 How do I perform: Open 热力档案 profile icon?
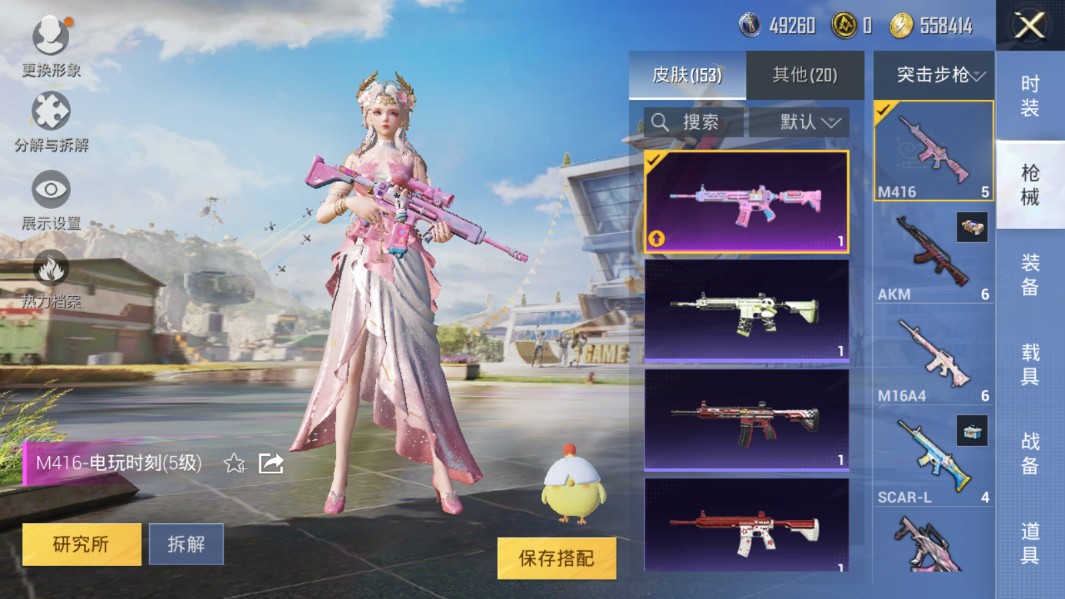(51, 277)
